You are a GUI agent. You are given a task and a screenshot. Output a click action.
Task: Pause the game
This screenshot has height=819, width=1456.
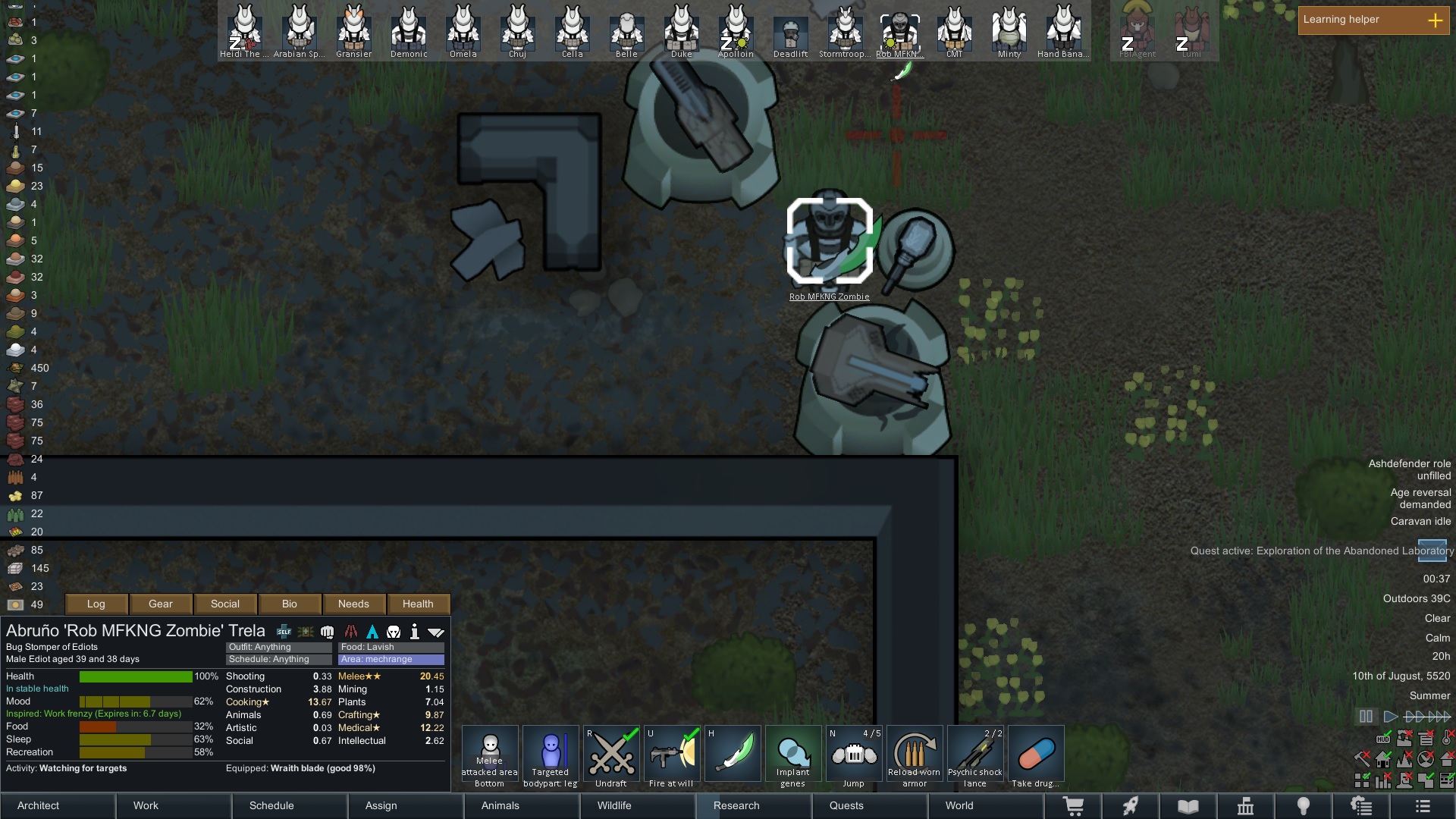pyautogui.click(x=1365, y=715)
